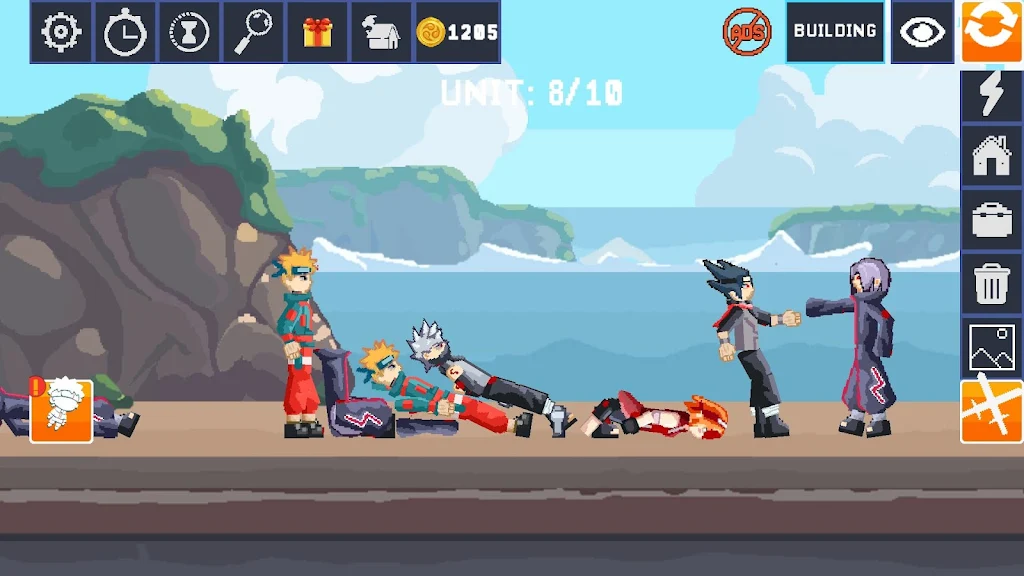Remove ads with the no-ADS button
The width and height of the screenshot is (1024, 576).
pos(747,32)
